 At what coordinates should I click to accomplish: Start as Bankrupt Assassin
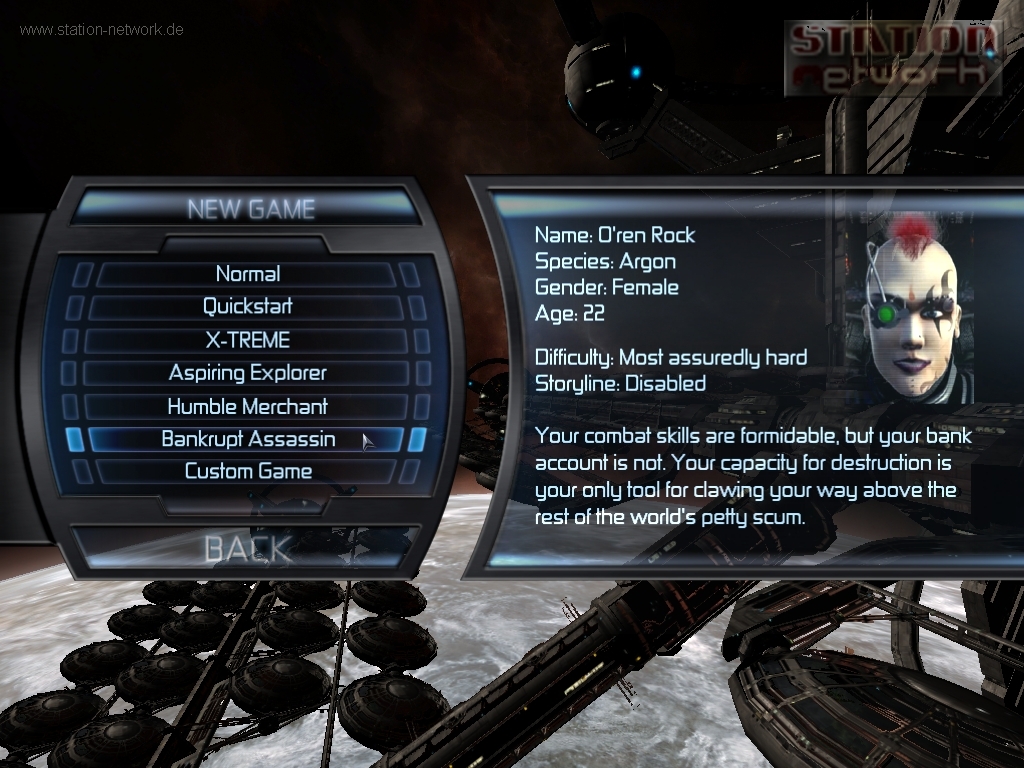coord(248,440)
